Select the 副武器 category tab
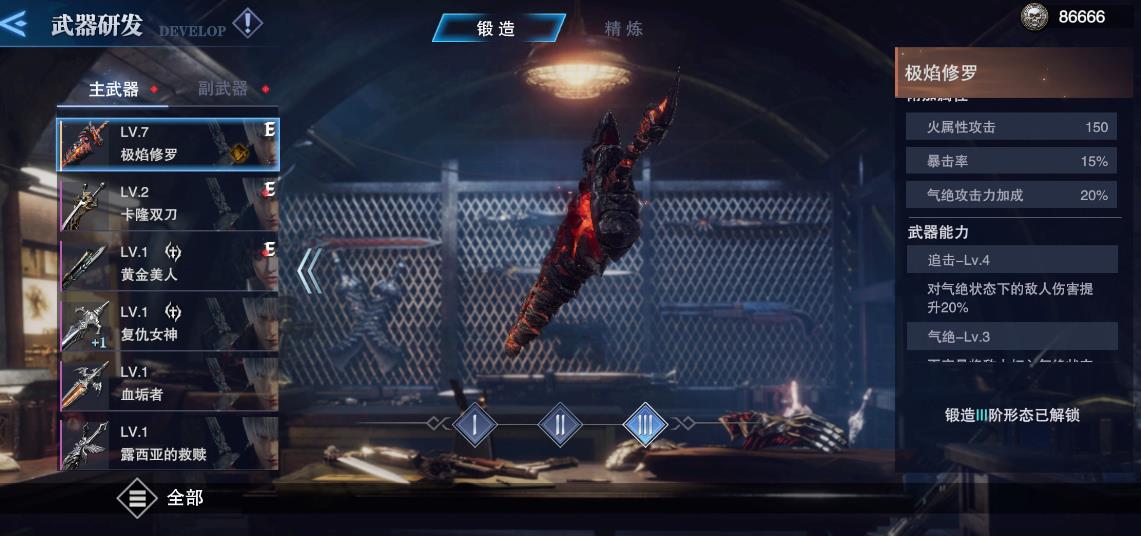 click(x=223, y=89)
